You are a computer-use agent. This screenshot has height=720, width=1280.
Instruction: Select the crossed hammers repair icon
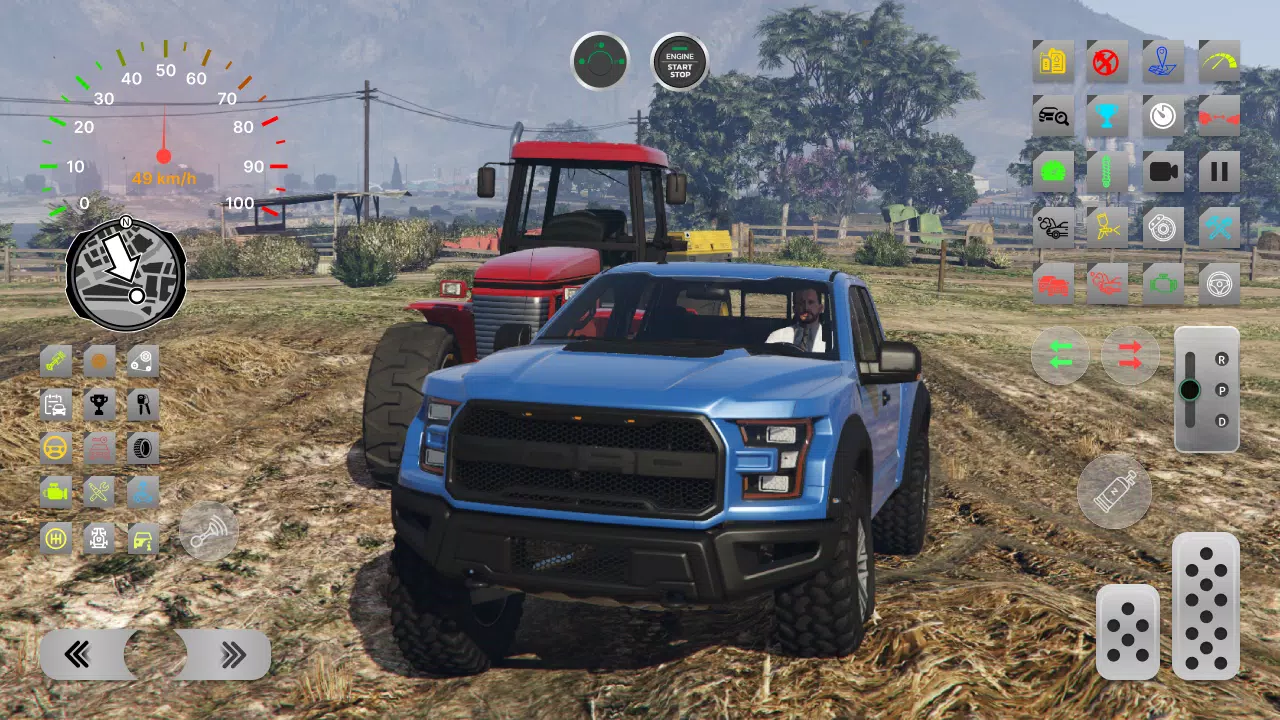tap(1219, 227)
